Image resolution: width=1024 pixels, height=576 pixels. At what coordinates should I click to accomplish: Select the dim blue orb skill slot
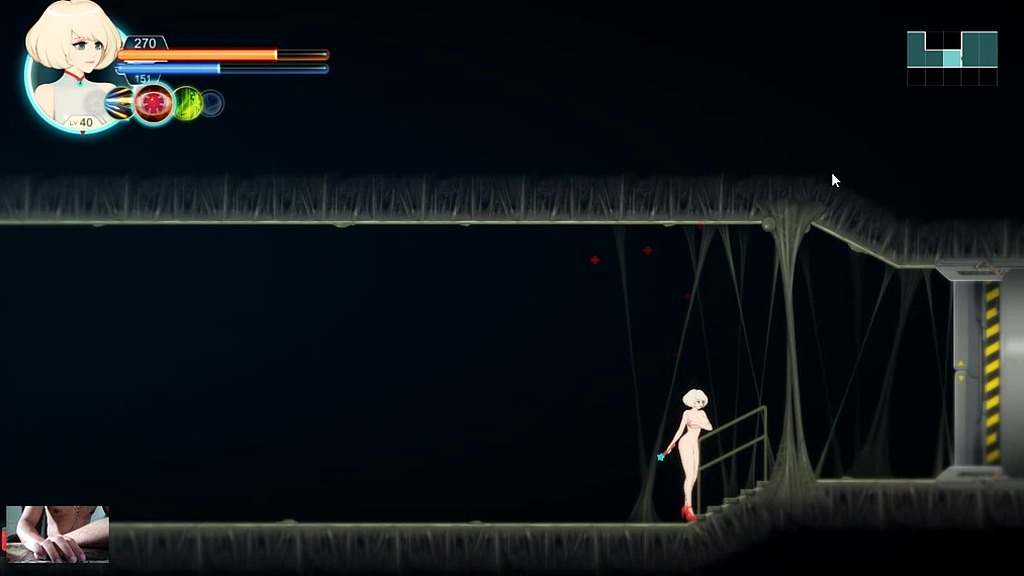[212, 103]
